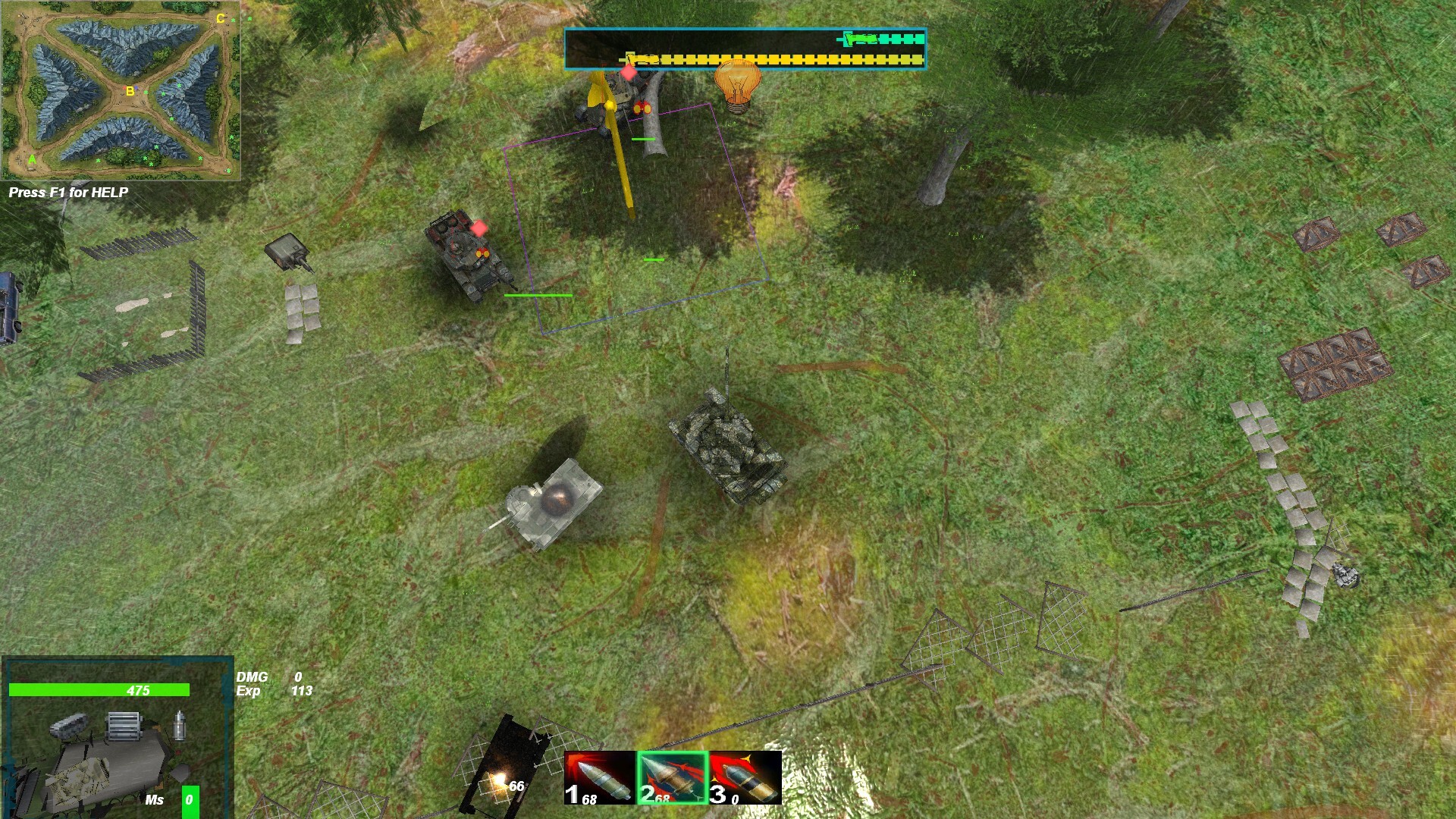Click your tank portrait in the status panel

tap(78, 780)
